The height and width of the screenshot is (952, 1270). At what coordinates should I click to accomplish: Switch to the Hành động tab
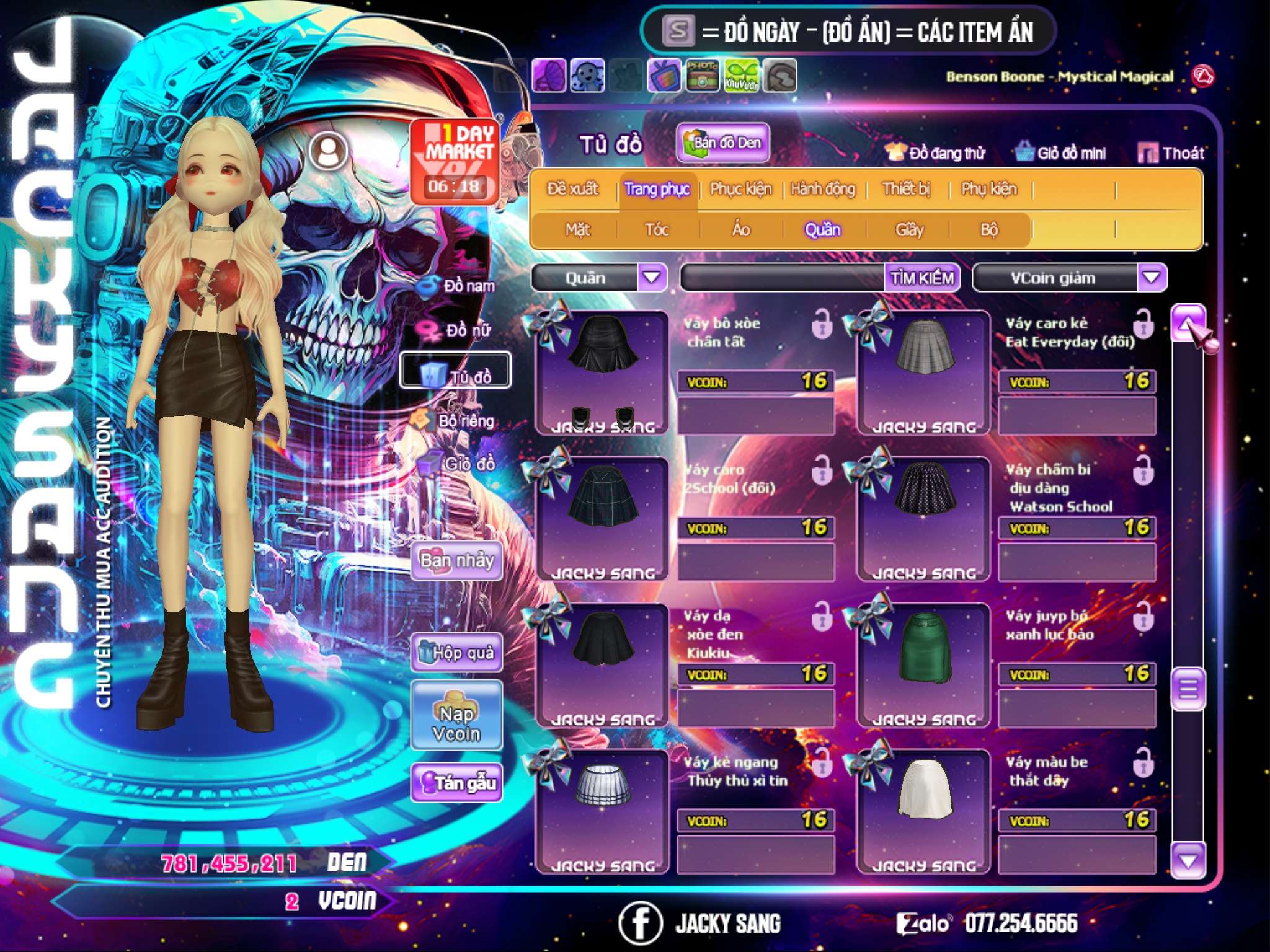click(x=823, y=189)
